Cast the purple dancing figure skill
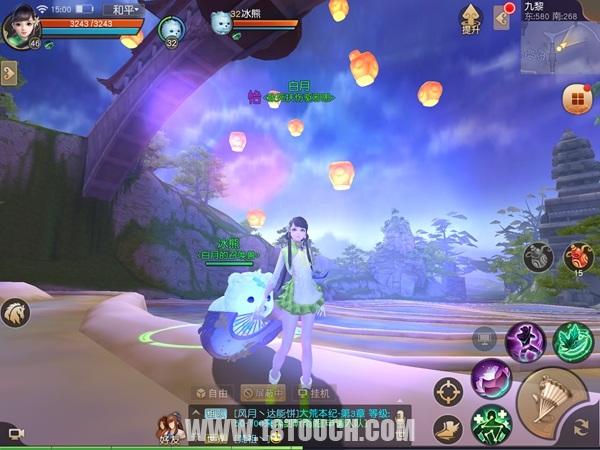This screenshot has width=600, height=450. pyautogui.click(x=525, y=342)
